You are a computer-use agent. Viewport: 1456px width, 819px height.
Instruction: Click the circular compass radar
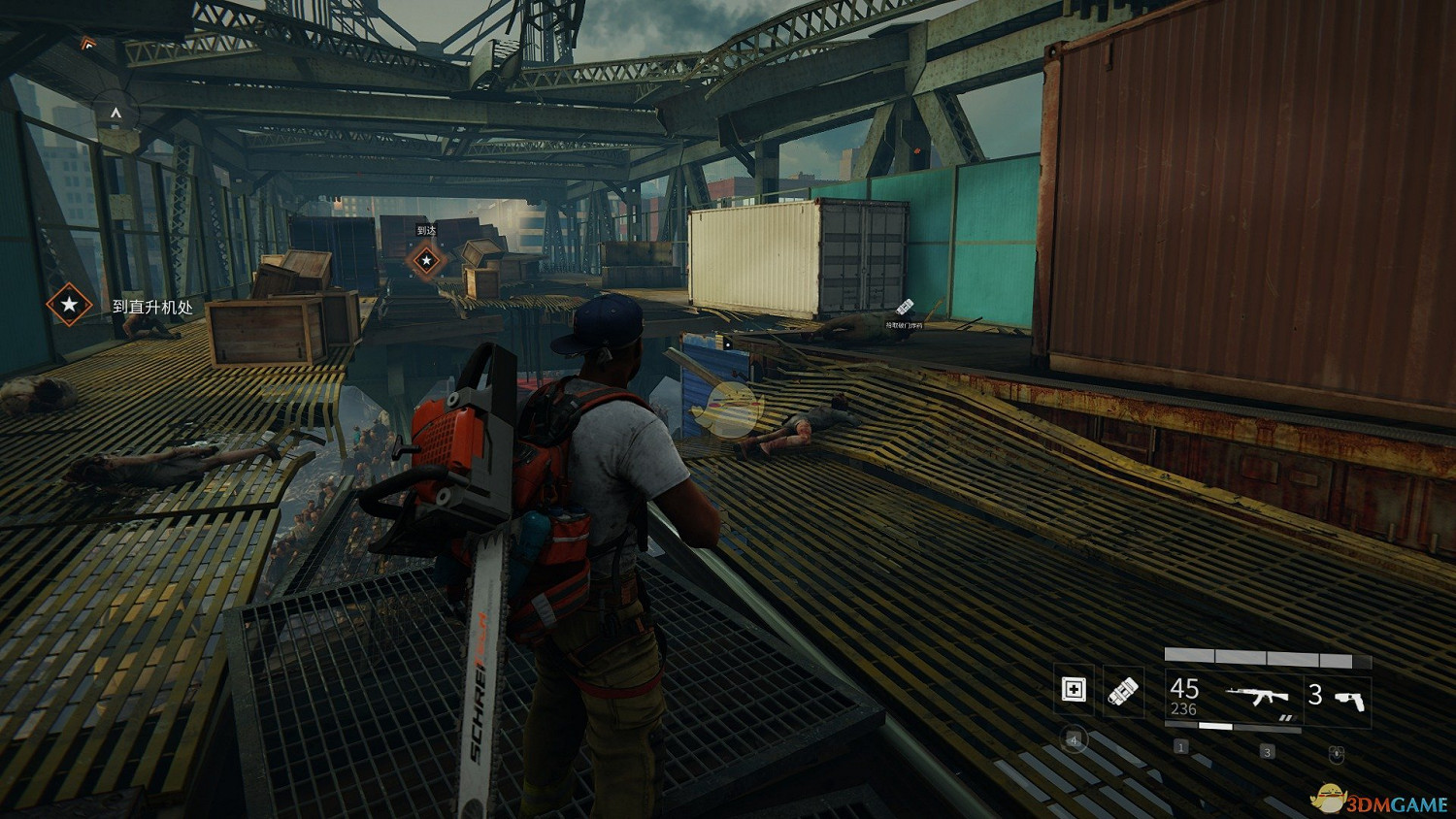[116, 115]
